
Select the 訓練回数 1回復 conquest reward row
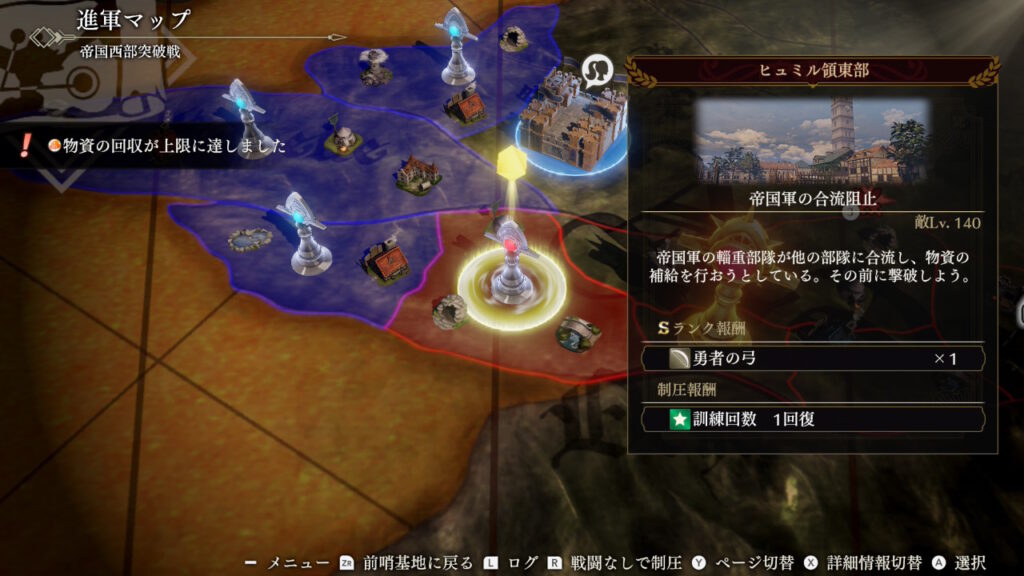tap(813, 418)
